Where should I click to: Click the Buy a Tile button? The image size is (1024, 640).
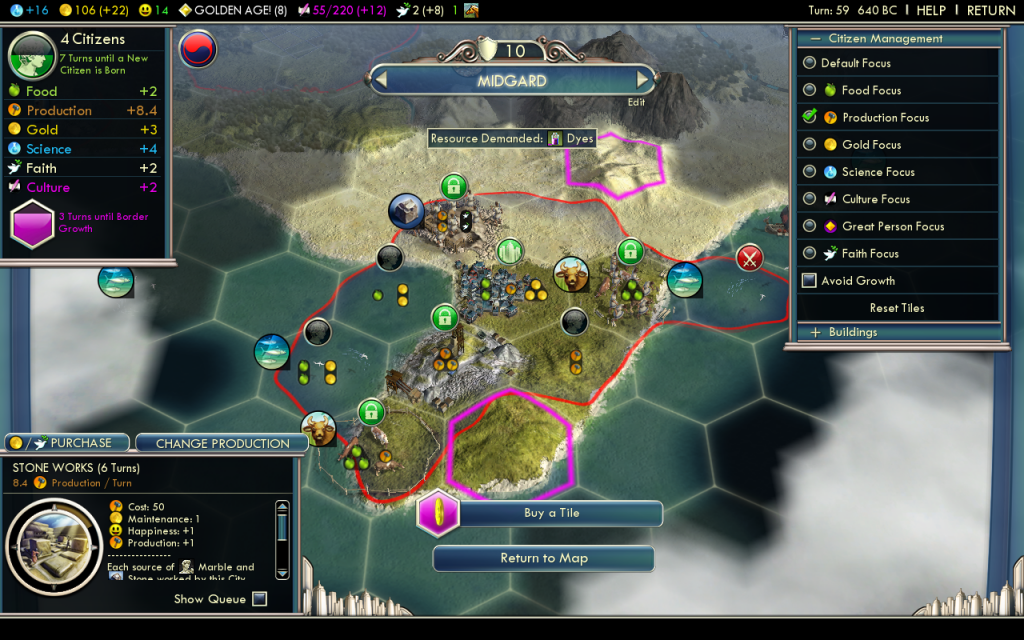pyautogui.click(x=551, y=513)
